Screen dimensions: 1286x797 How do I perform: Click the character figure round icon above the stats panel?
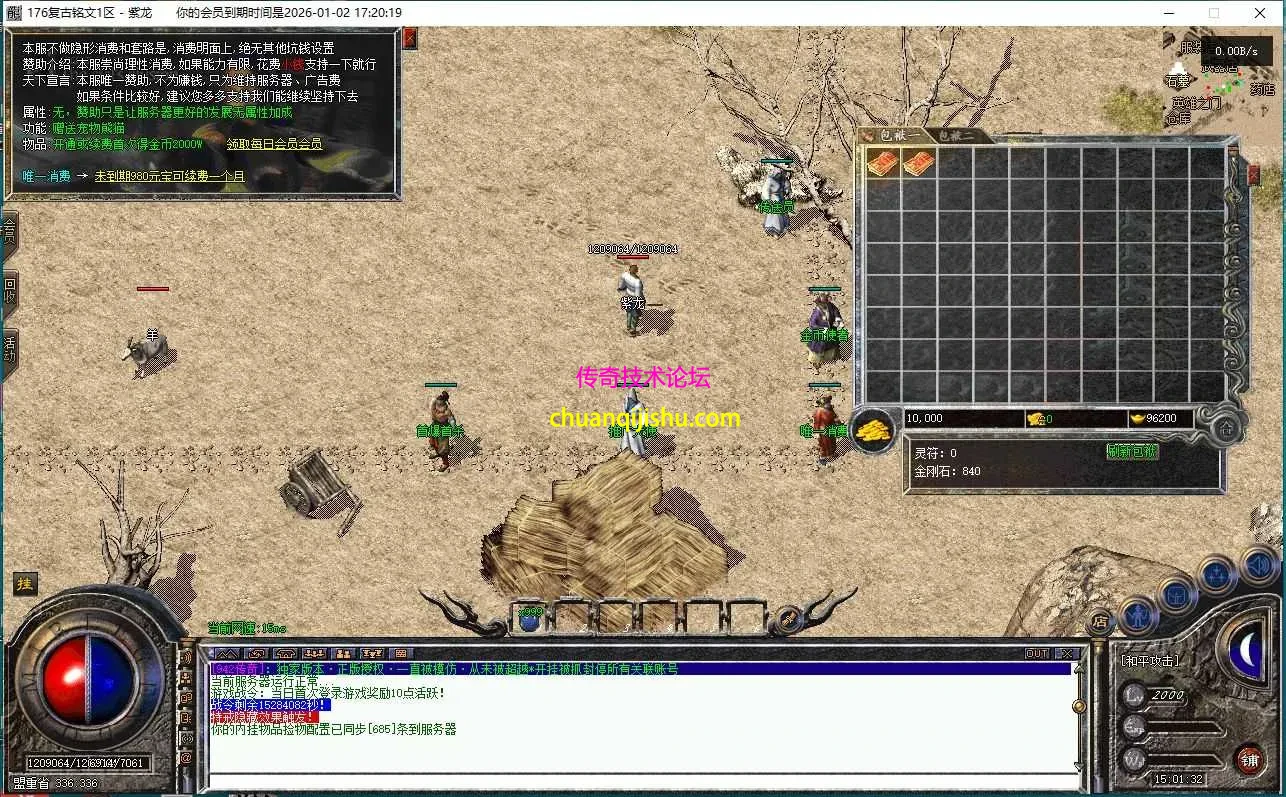[1137, 616]
